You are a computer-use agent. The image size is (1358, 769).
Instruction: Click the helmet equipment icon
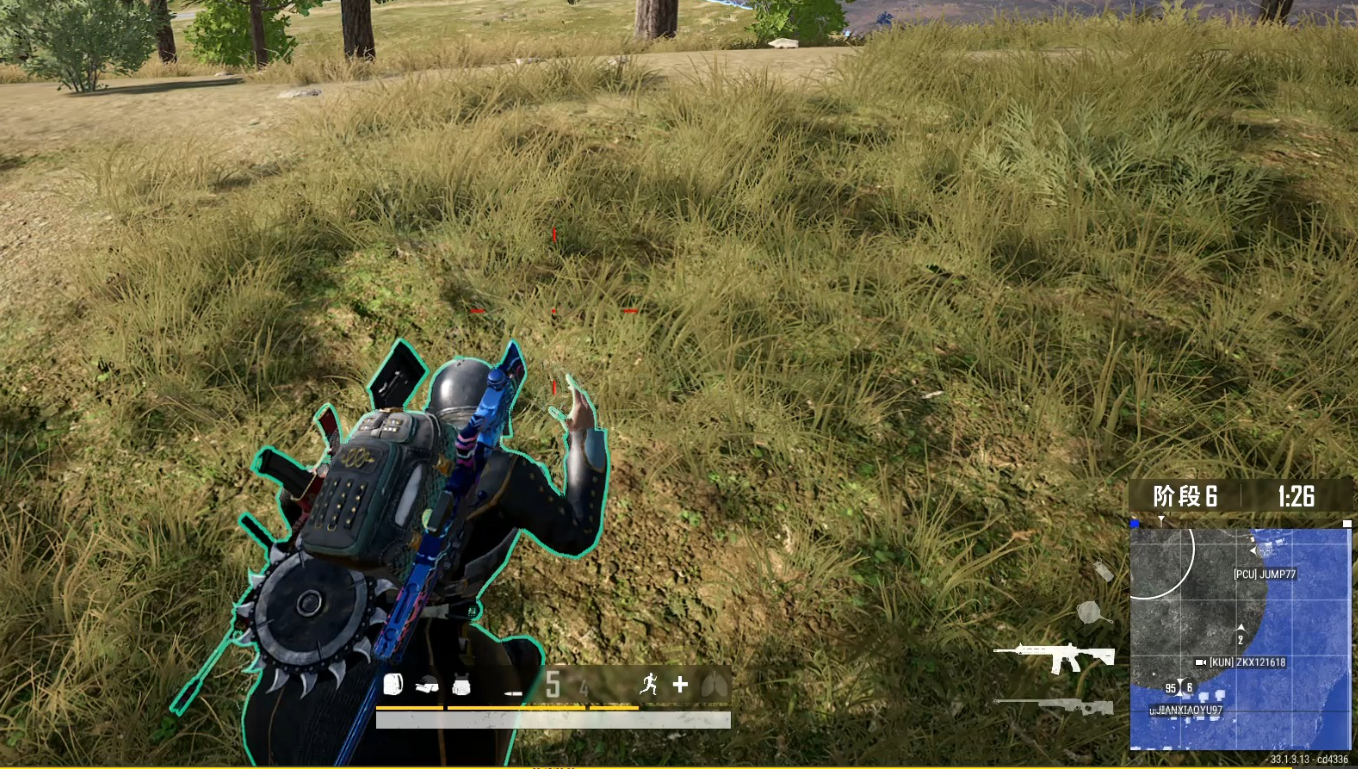coord(427,686)
